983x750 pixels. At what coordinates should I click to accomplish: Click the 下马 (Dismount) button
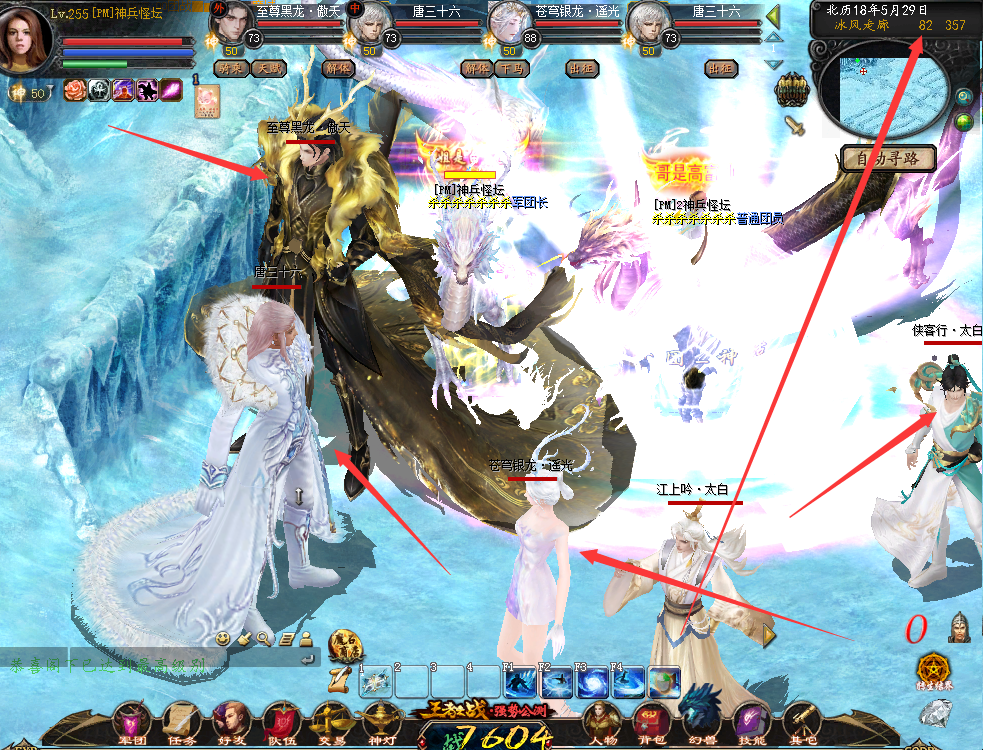511,69
